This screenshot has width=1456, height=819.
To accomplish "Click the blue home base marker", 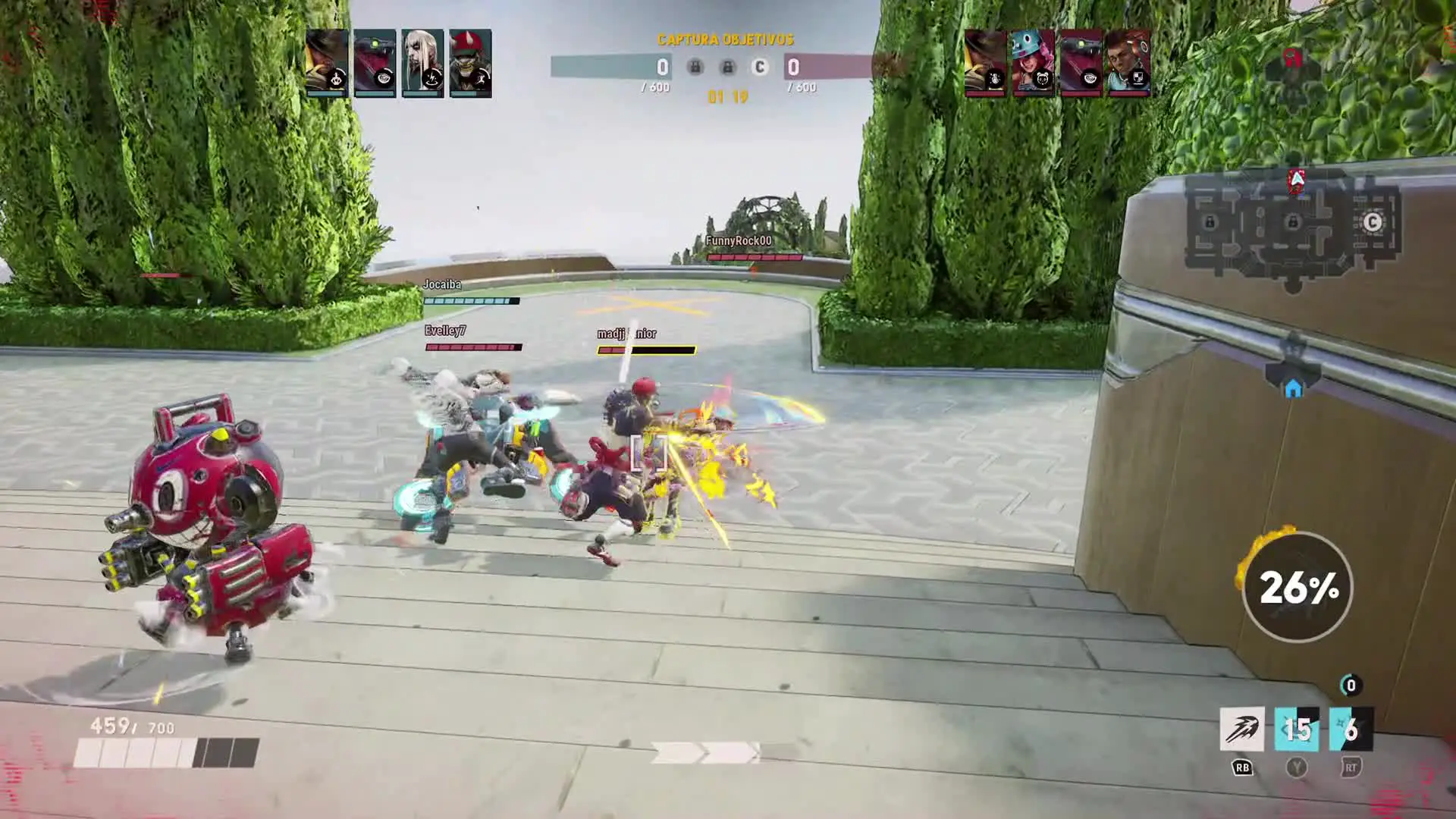I will coord(1293,388).
